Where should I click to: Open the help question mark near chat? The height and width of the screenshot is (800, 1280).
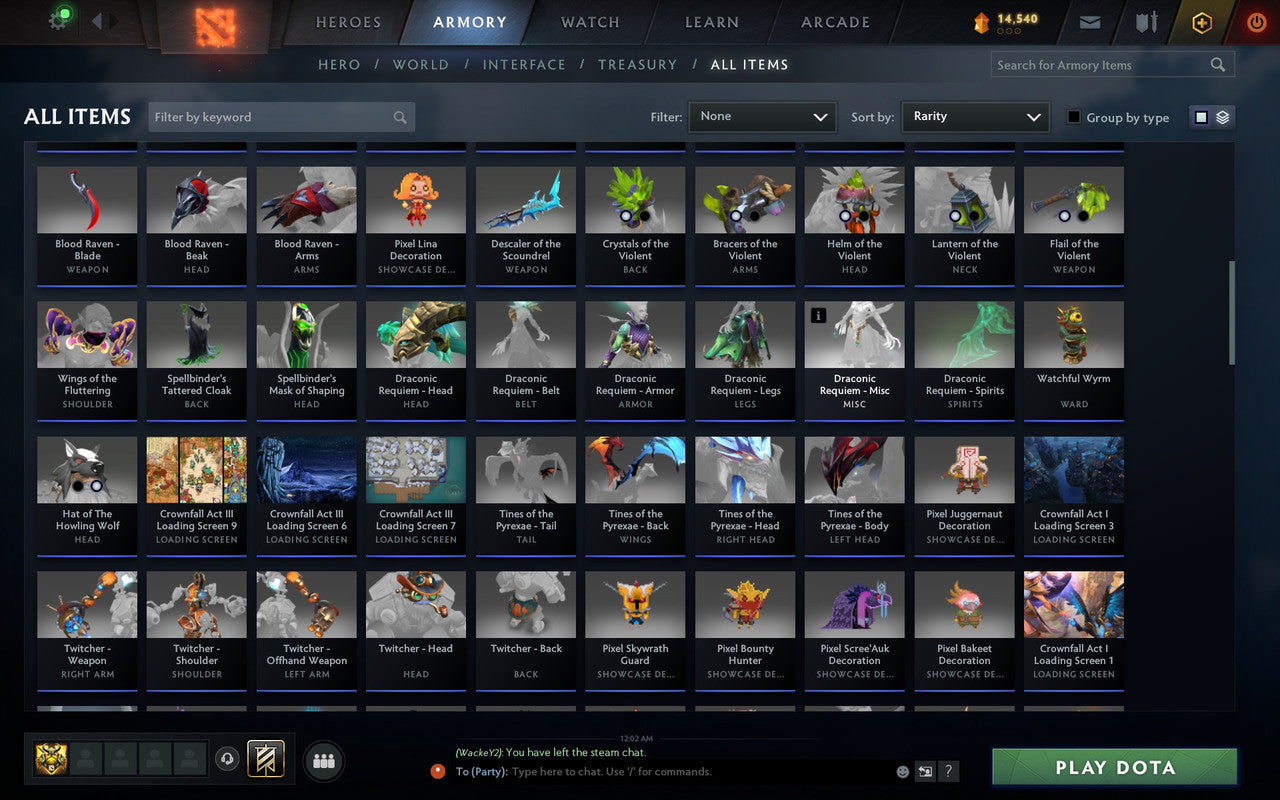[x=948, y=771]
